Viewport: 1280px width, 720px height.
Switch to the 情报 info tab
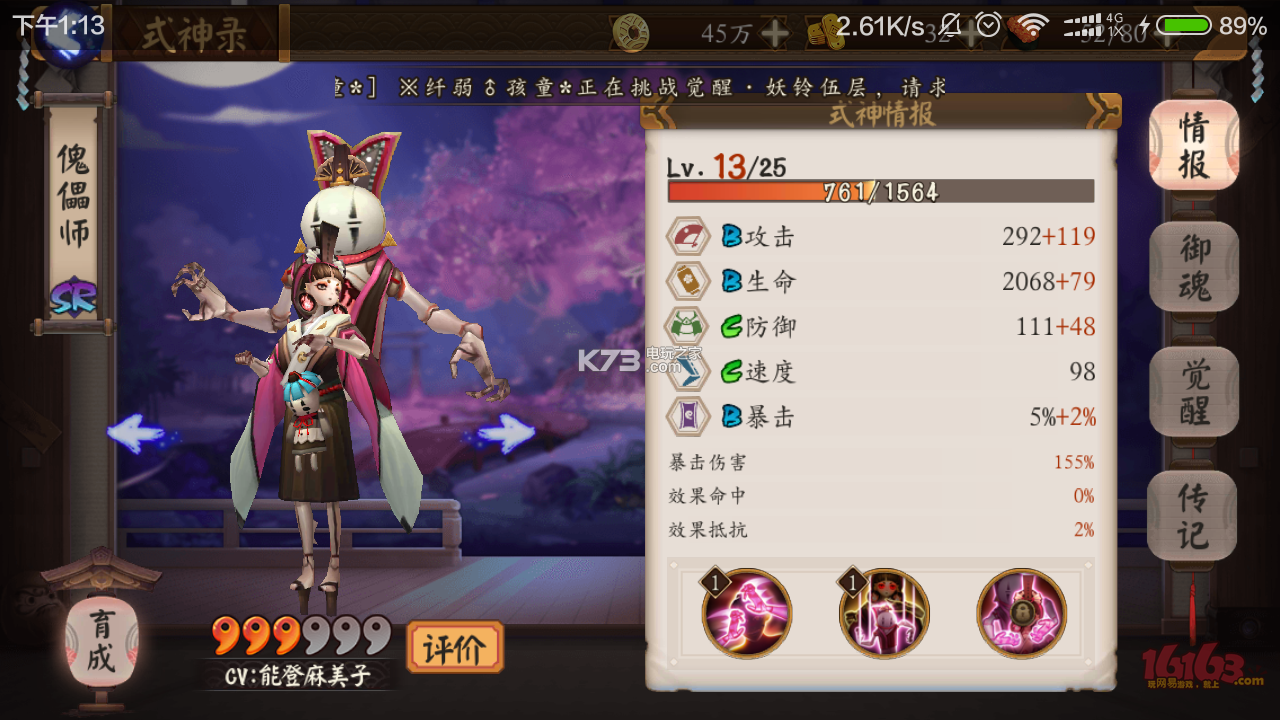(x=1193, y=145)
